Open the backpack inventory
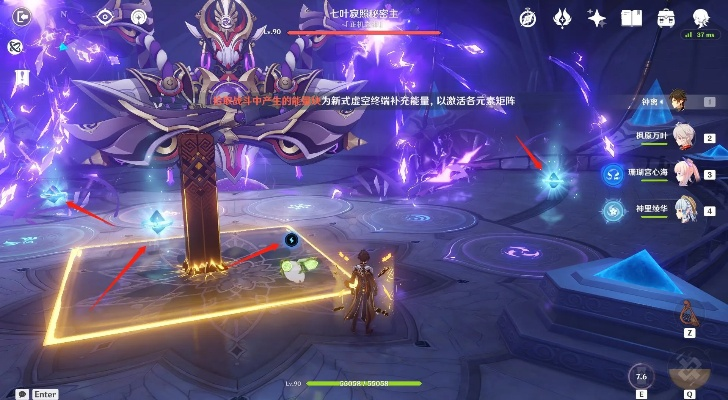 [x=665, y=18]
